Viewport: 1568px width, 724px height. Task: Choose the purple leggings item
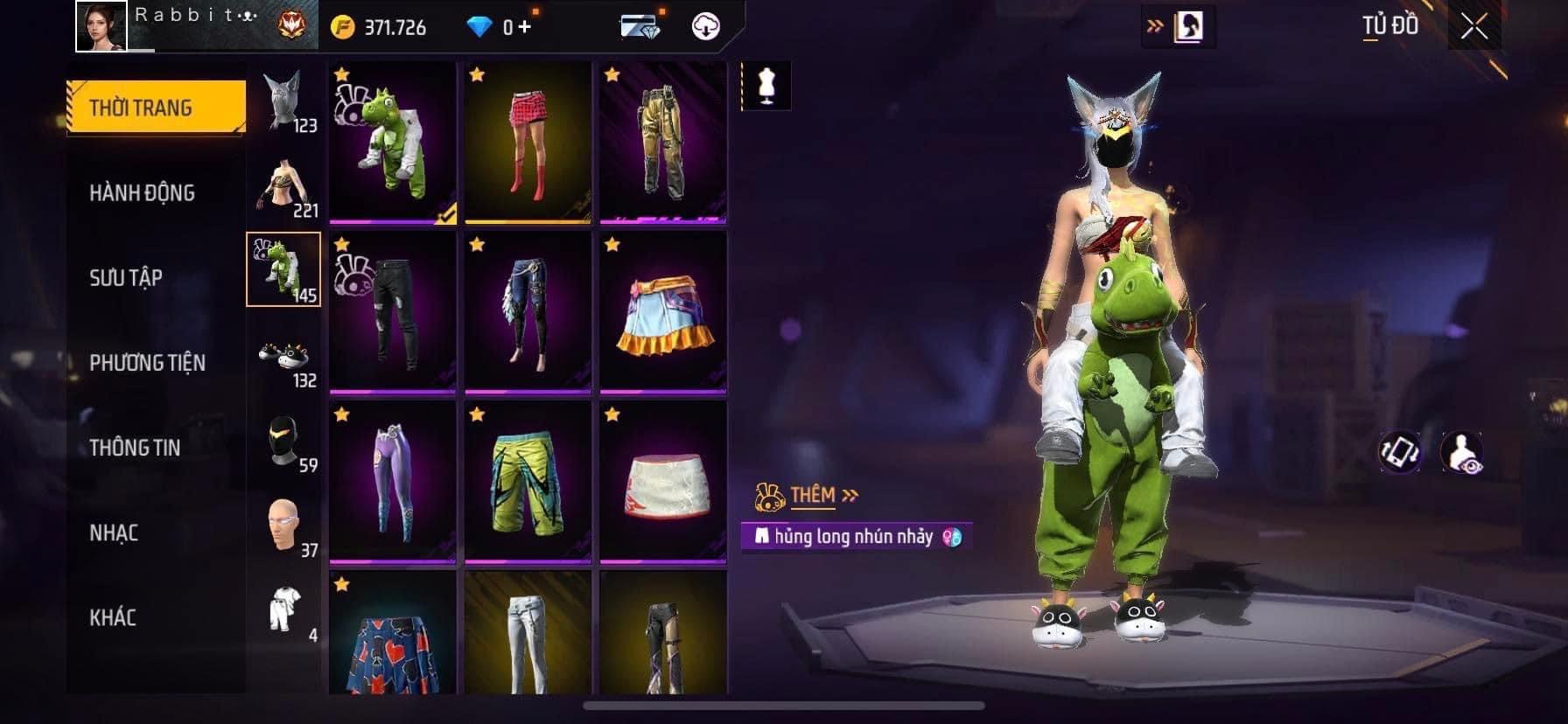[x=393, y=482]
